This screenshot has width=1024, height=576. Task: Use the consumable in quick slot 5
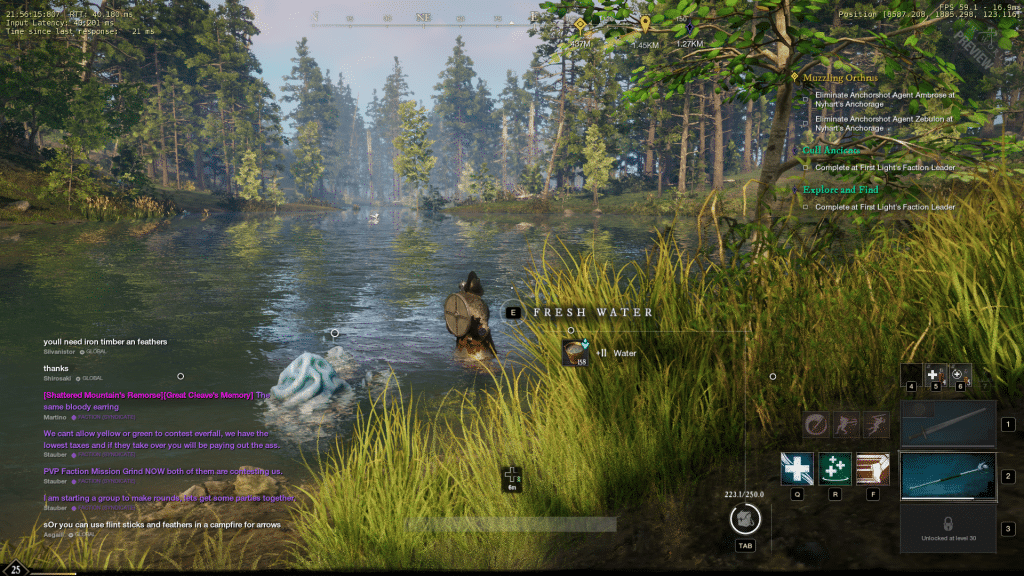click(x=936, y=374)
